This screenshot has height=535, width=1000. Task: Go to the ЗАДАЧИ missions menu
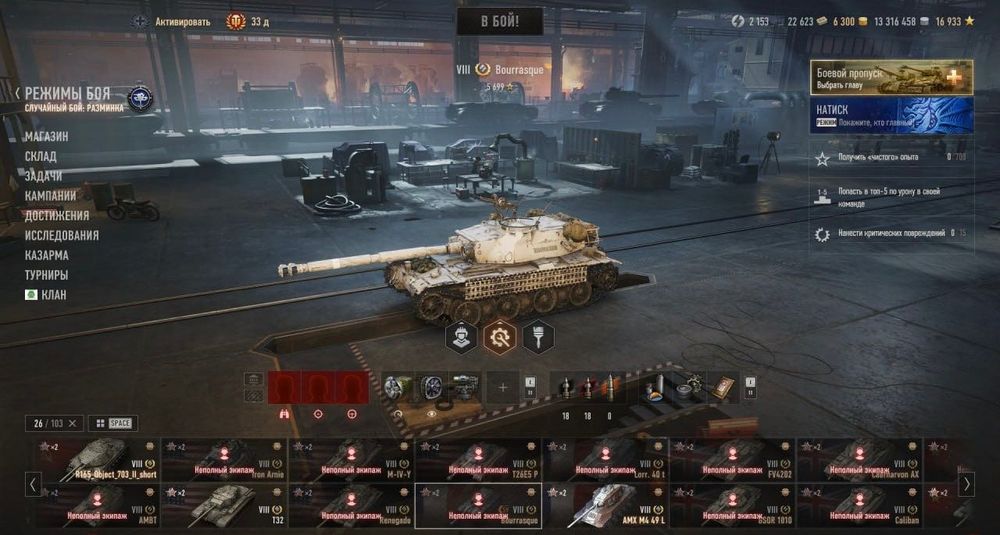click(x=44, y=176)
